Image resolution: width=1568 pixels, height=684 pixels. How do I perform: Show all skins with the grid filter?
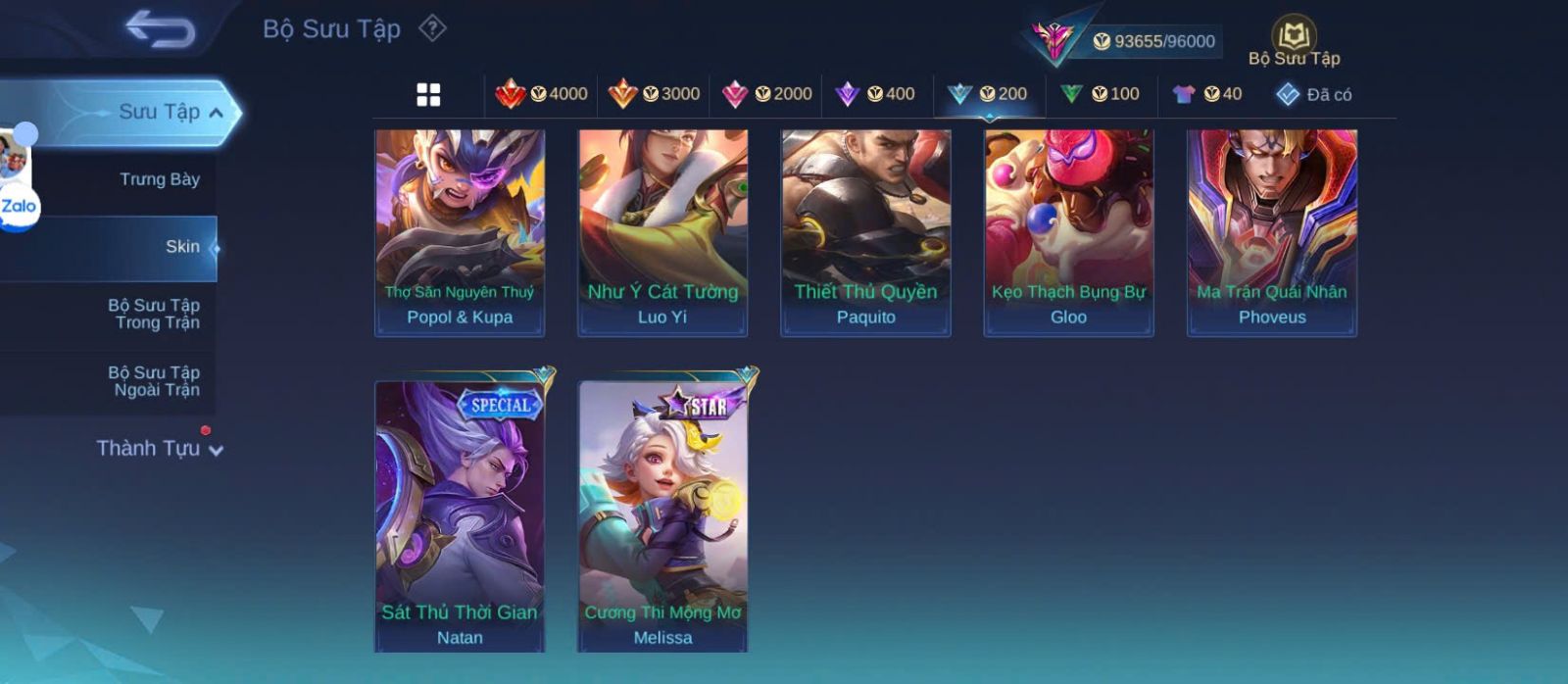coord(428,94)
